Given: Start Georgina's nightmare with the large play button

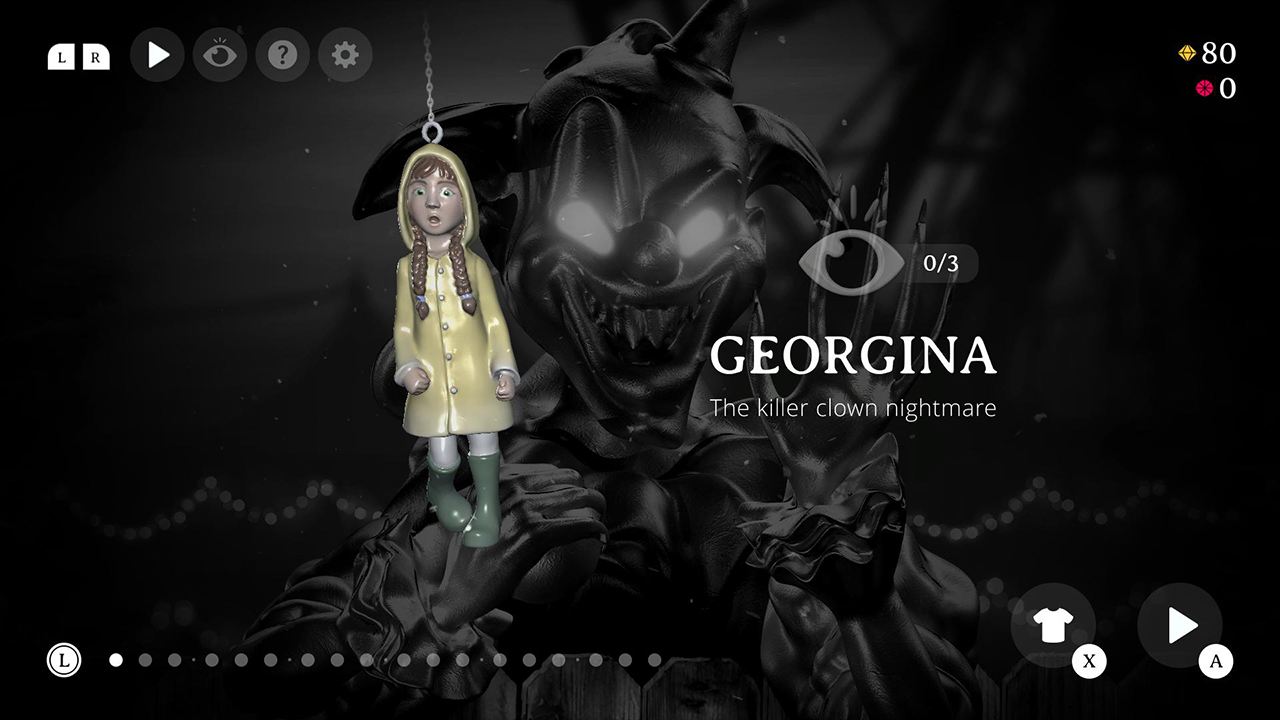Looking at the screenshot, I should 1179,623.
